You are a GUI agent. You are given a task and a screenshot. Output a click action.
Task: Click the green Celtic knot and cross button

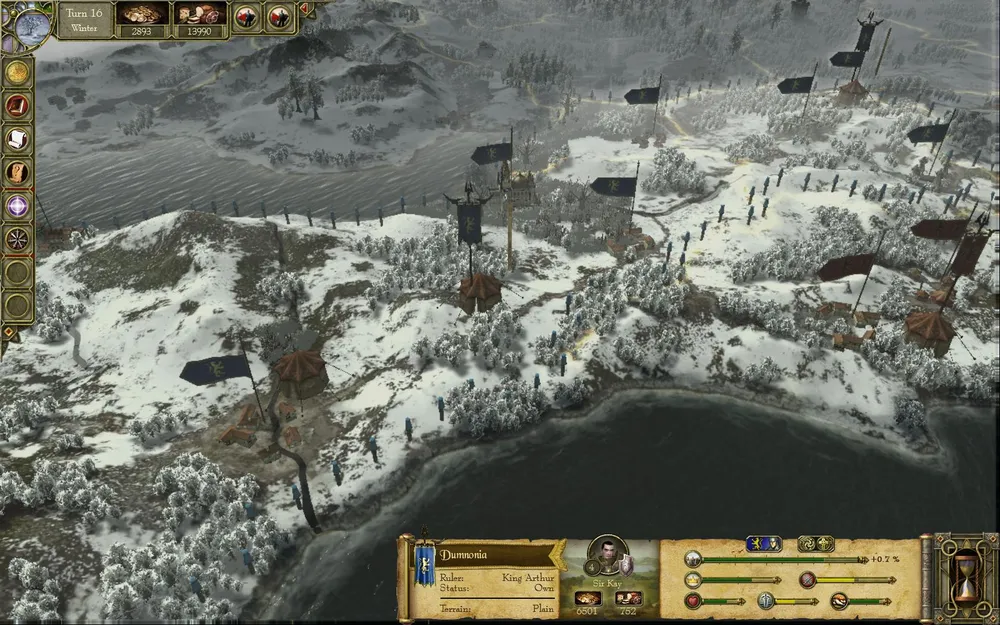(x=815, y=544)
